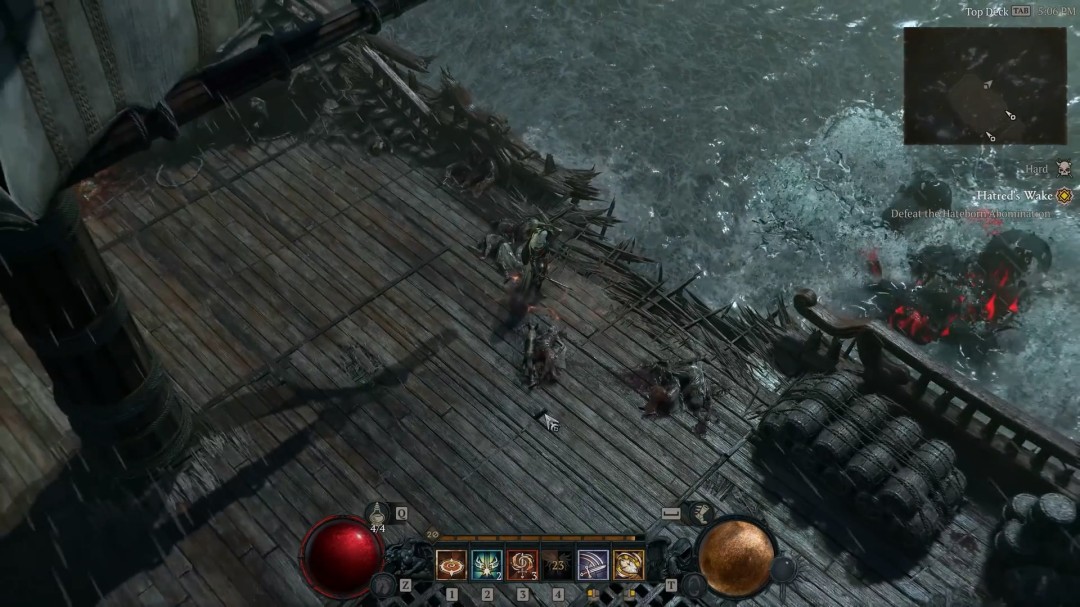Activate the spiral skill in slot 1
Viewport: 1080px width, 607px height.
tap(452, 564)
